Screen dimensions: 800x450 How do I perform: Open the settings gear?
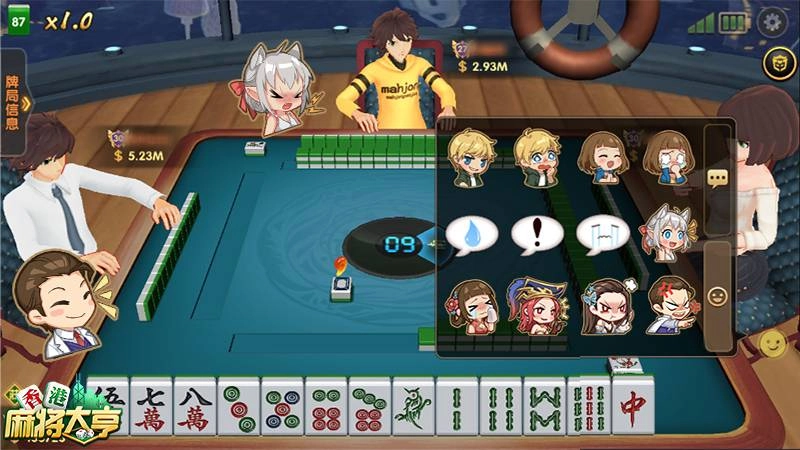[x=771, y=22]
